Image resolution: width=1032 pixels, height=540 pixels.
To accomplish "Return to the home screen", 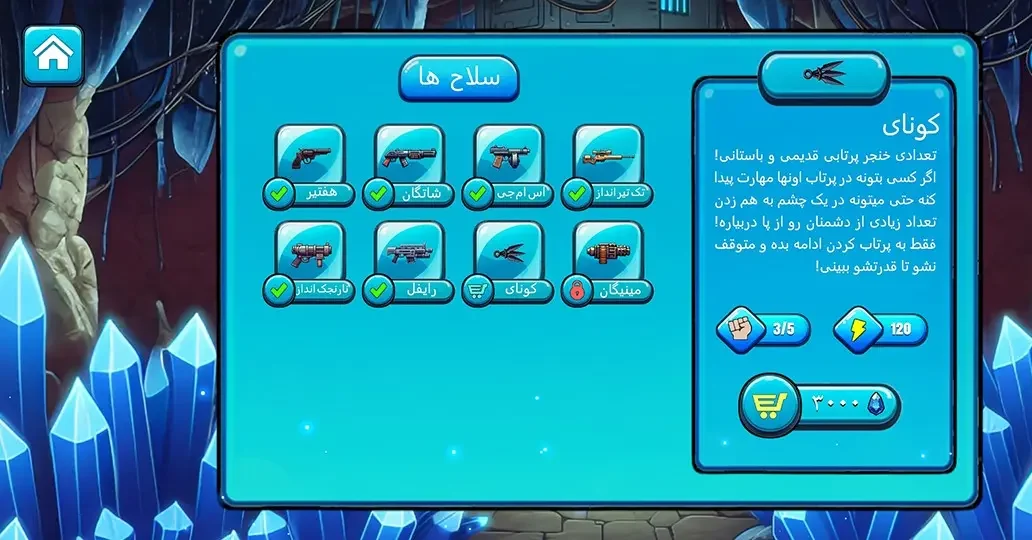I will point(52,54).
